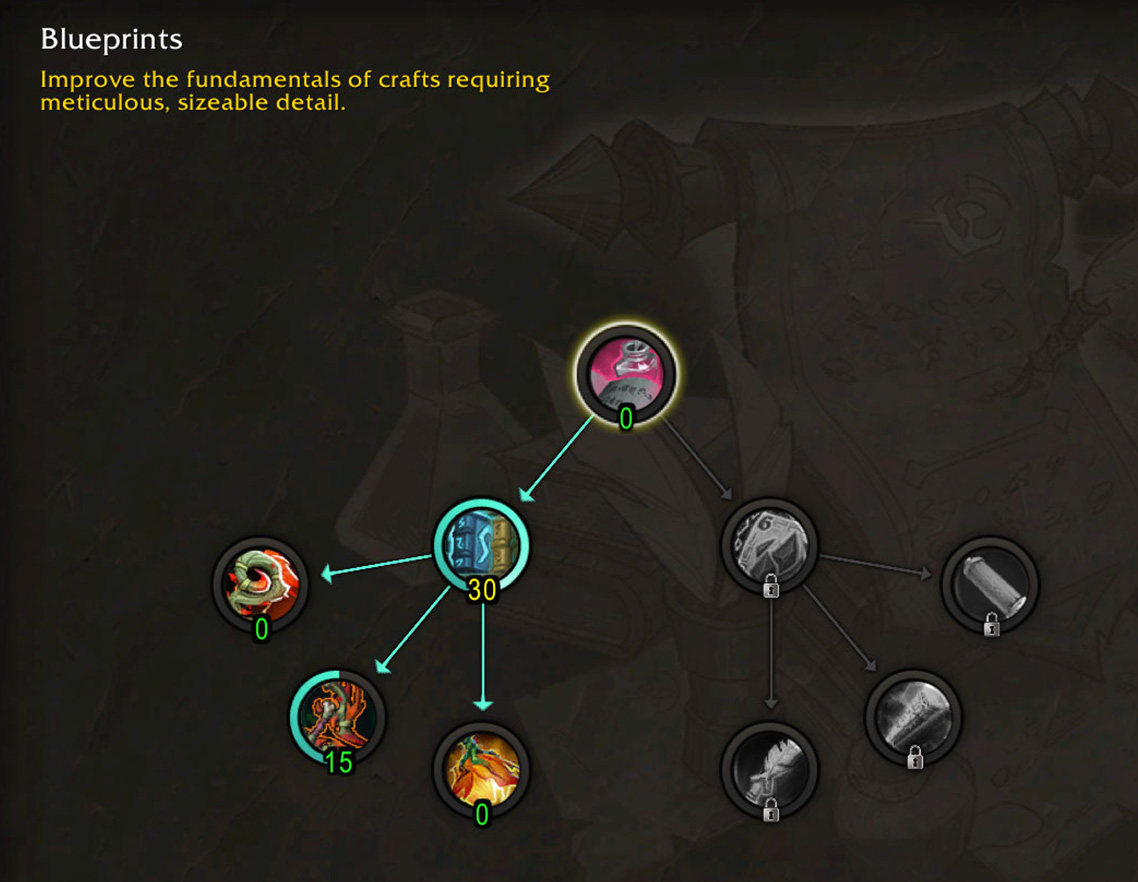Select the pink potion root node
Image resolution: width=1138 pixels, height=882 pixels.
tap(625, 374)
